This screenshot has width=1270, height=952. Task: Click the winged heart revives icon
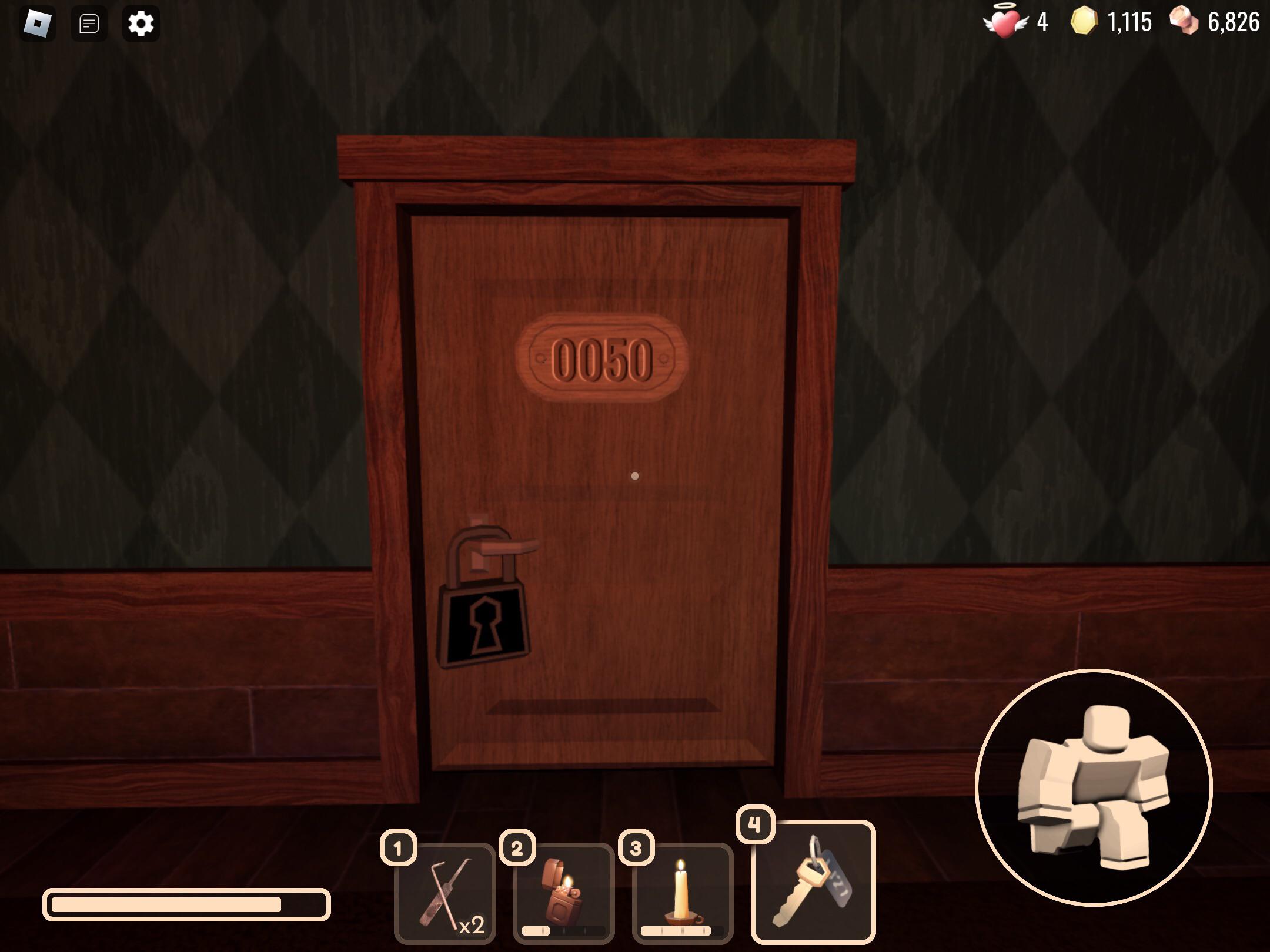pyautogui.click(x=1007, y=22)
